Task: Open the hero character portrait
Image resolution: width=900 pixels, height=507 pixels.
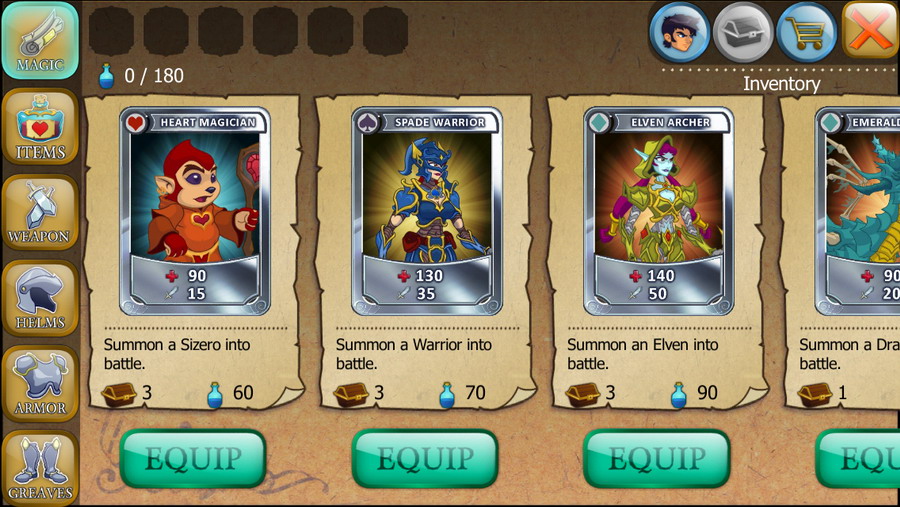Action: coord(680,32)
